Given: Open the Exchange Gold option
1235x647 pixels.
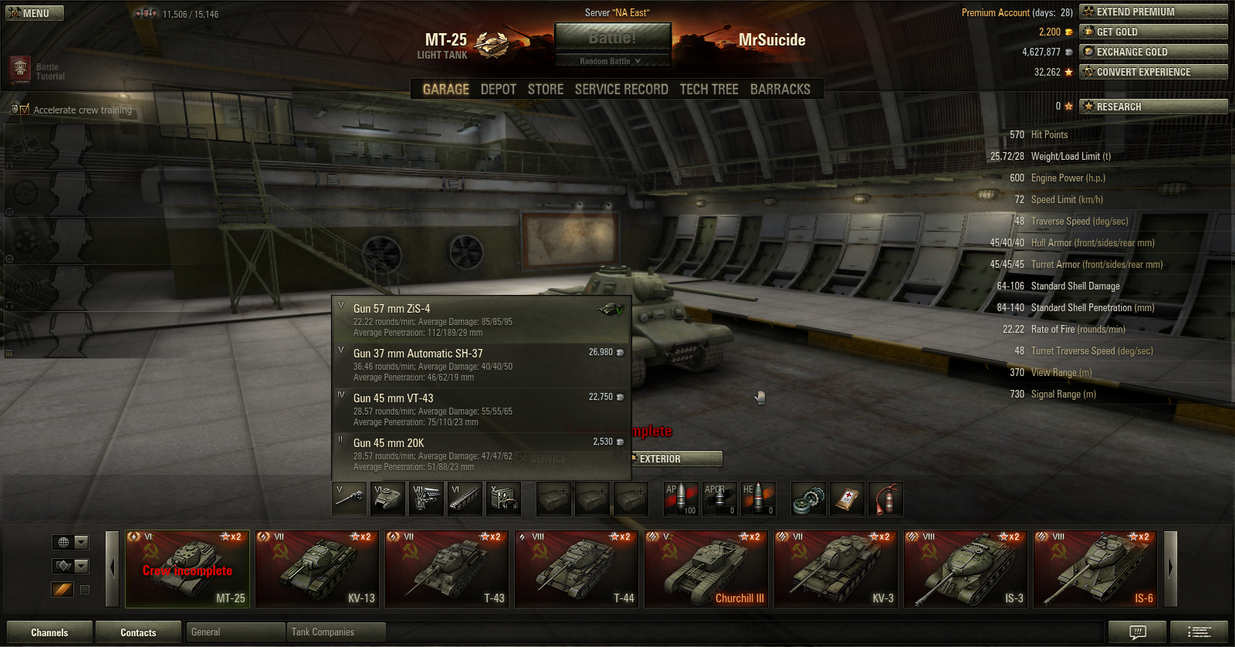Looking at the screenshot, I should tap(1152, 52).
